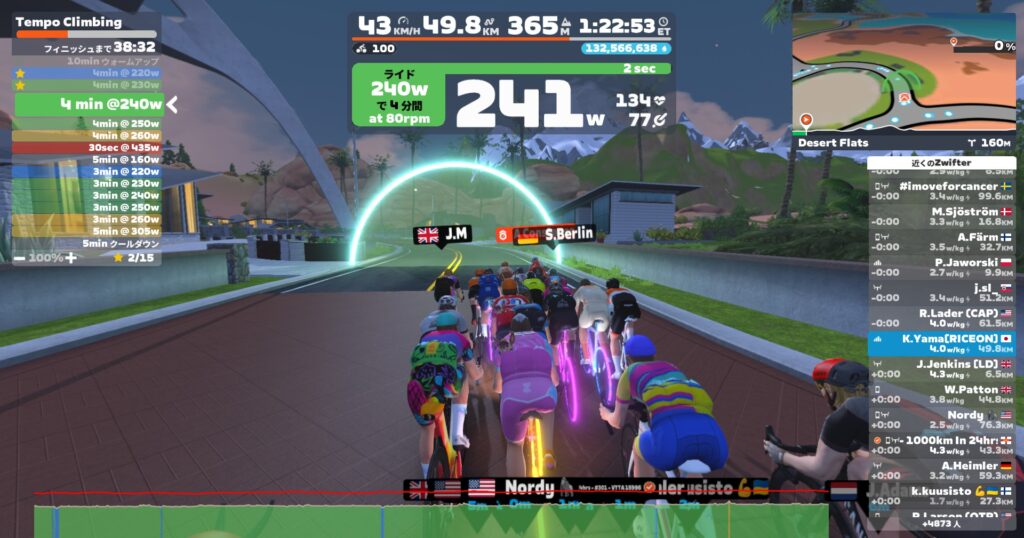
Task: Select Nordy in the nearby Zwifters list
Action: pyautogui.click(x=940, y=420)
